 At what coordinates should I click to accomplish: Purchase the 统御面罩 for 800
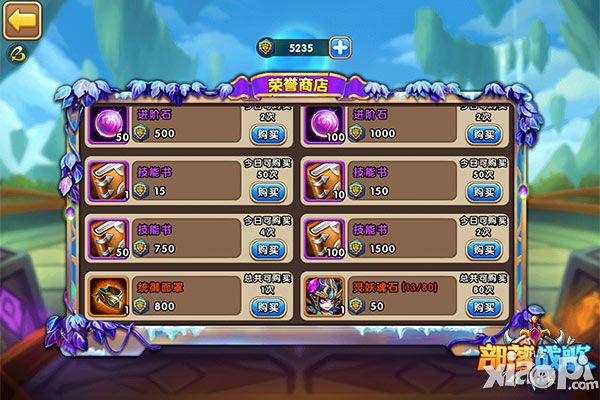point(264,306)
